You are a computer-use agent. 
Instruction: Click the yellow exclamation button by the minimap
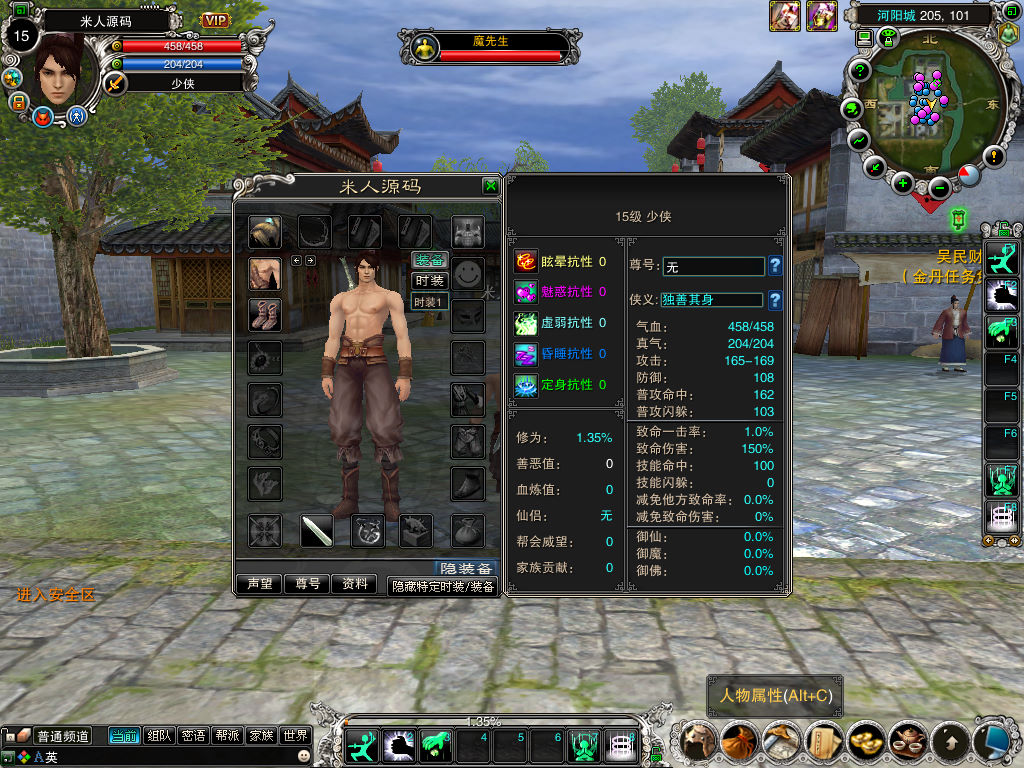tap(993, 156)
